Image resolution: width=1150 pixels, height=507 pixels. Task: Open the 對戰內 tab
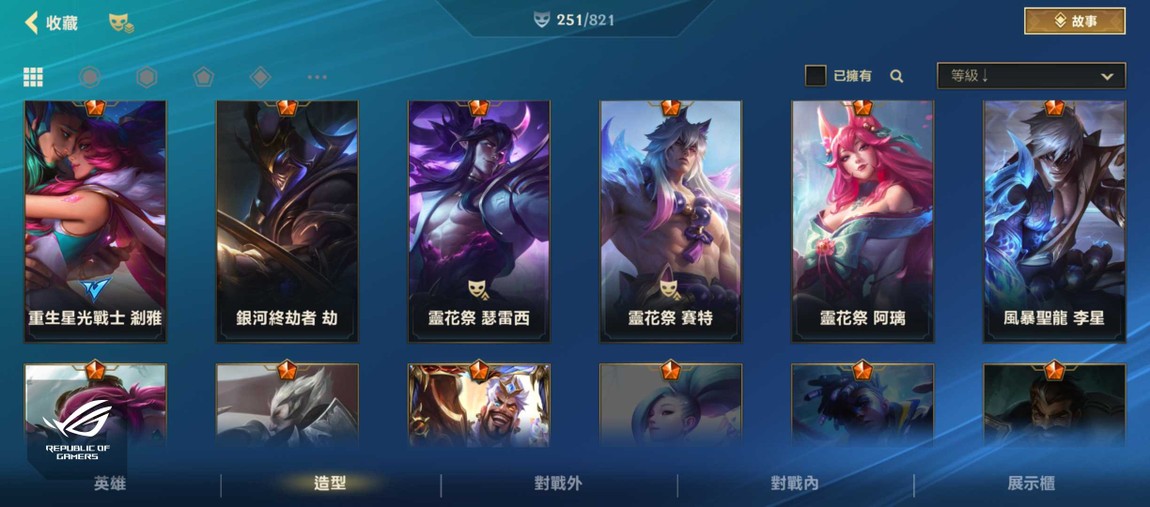[795, 484]
